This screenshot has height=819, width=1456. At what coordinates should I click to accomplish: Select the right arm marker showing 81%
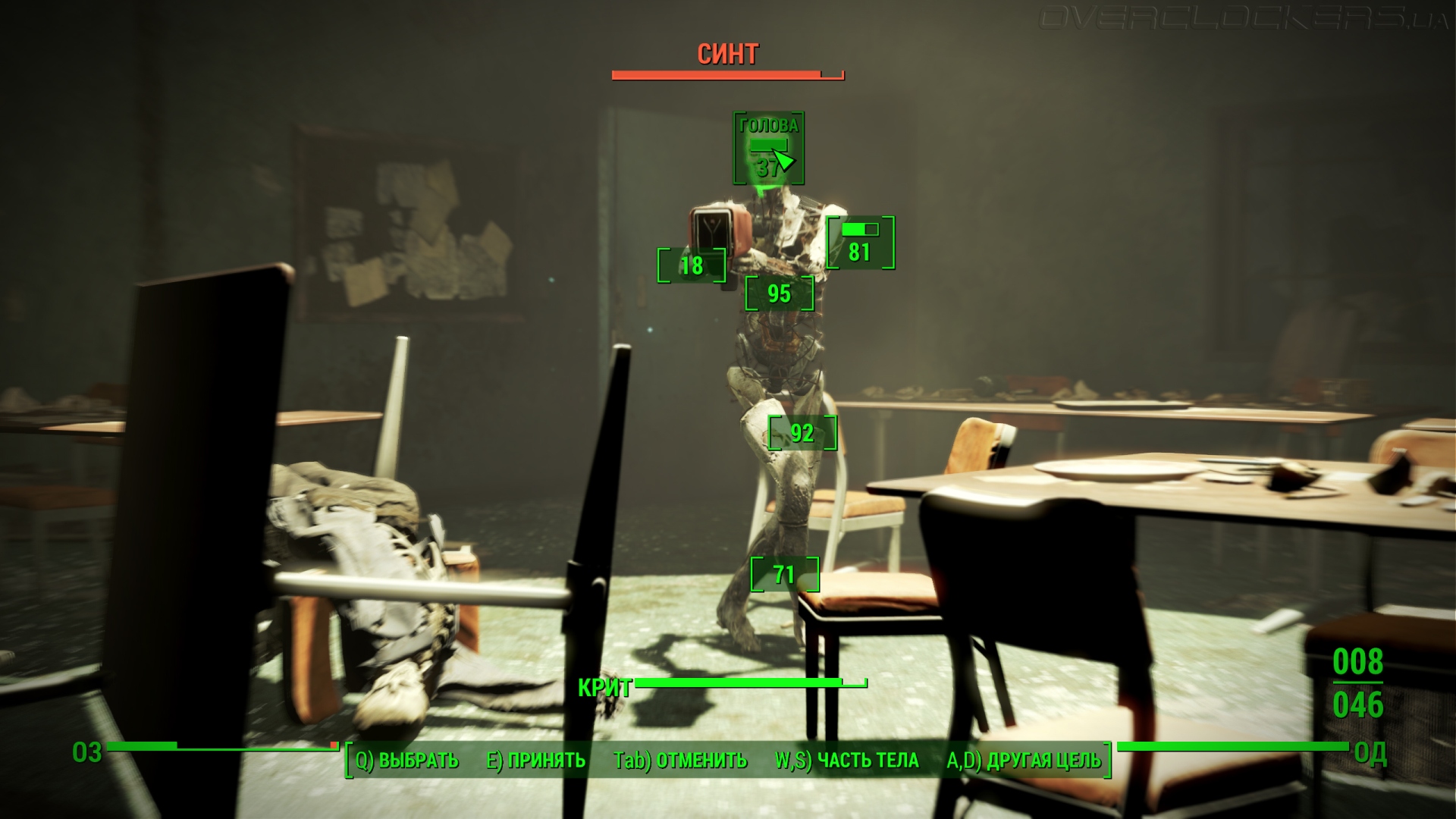click(x=861, y=250)
